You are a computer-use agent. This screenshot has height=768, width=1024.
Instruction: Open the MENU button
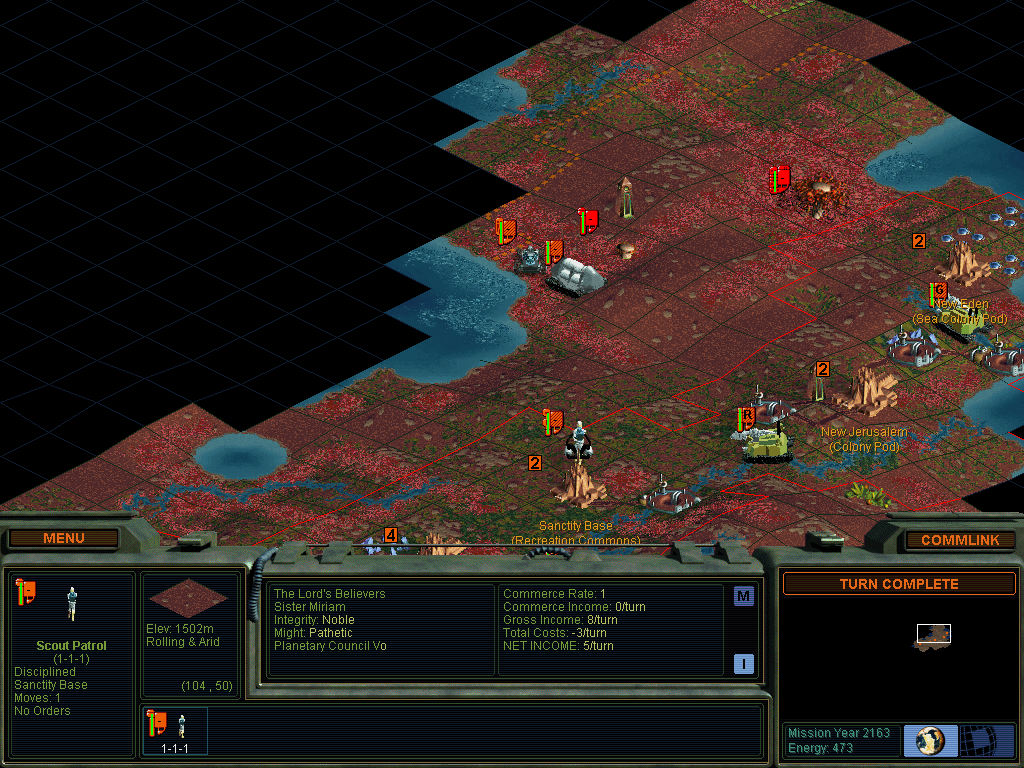64,538
